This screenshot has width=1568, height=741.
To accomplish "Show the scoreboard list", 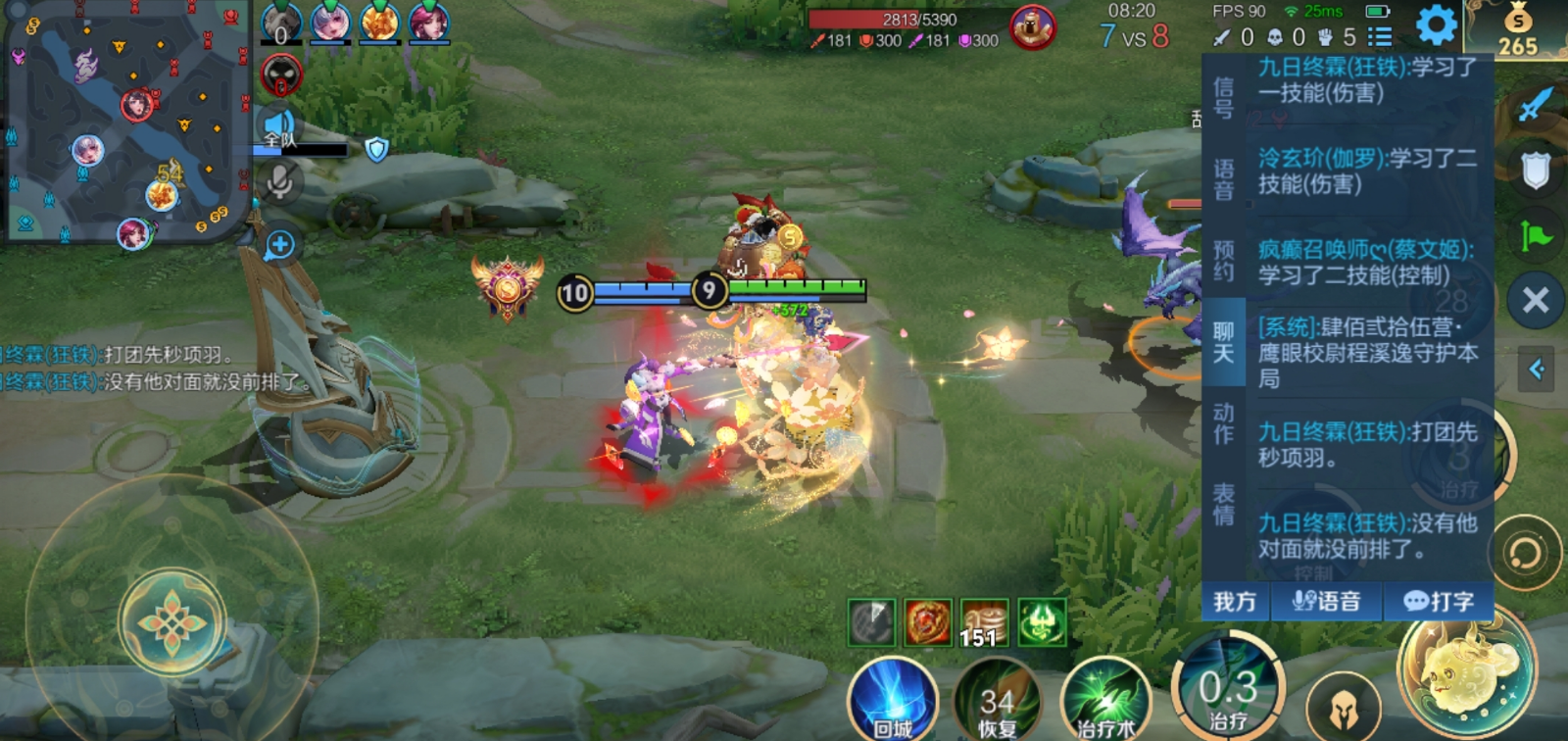I will pos(1380,37).
